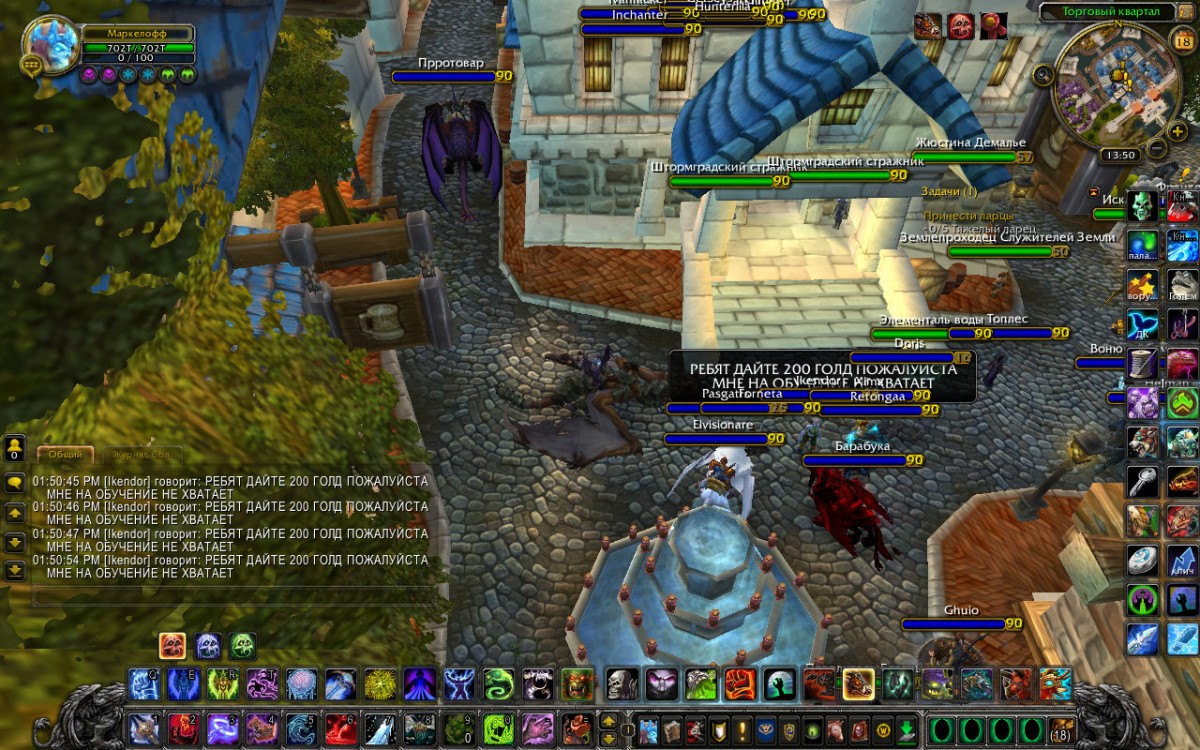Use the green skull icon in side bar
1200x750 pixels.
(1142, 207)
